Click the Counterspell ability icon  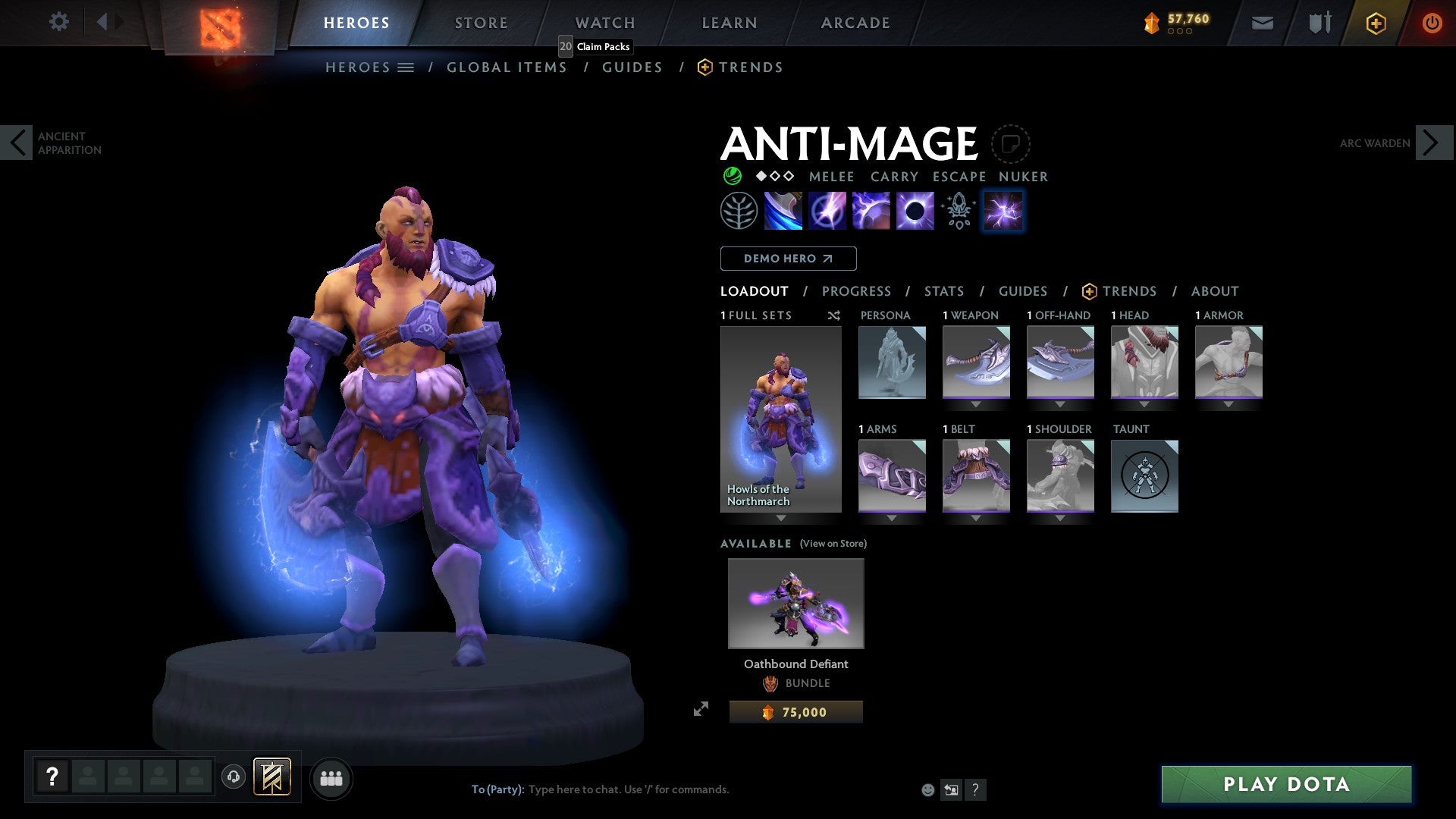click(871, 210)
